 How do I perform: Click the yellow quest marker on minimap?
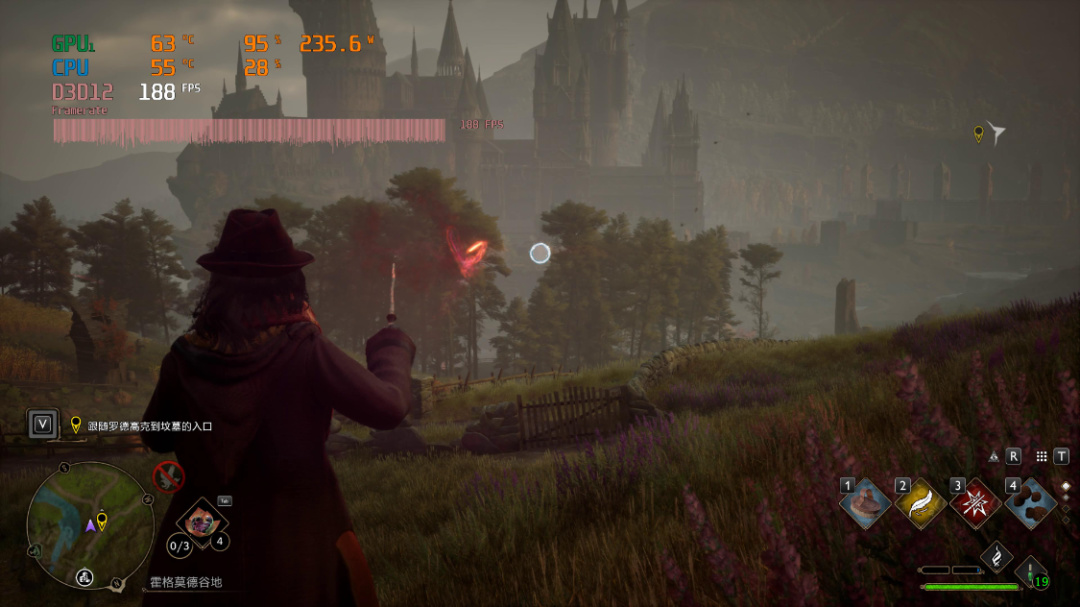[x=102, y=520]
